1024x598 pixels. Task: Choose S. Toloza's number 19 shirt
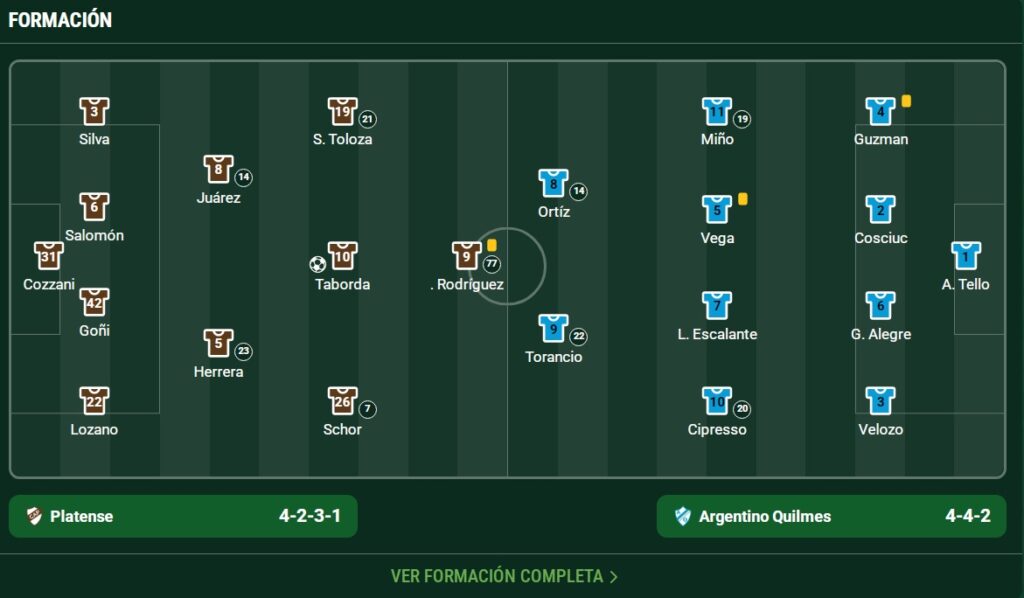342,111
